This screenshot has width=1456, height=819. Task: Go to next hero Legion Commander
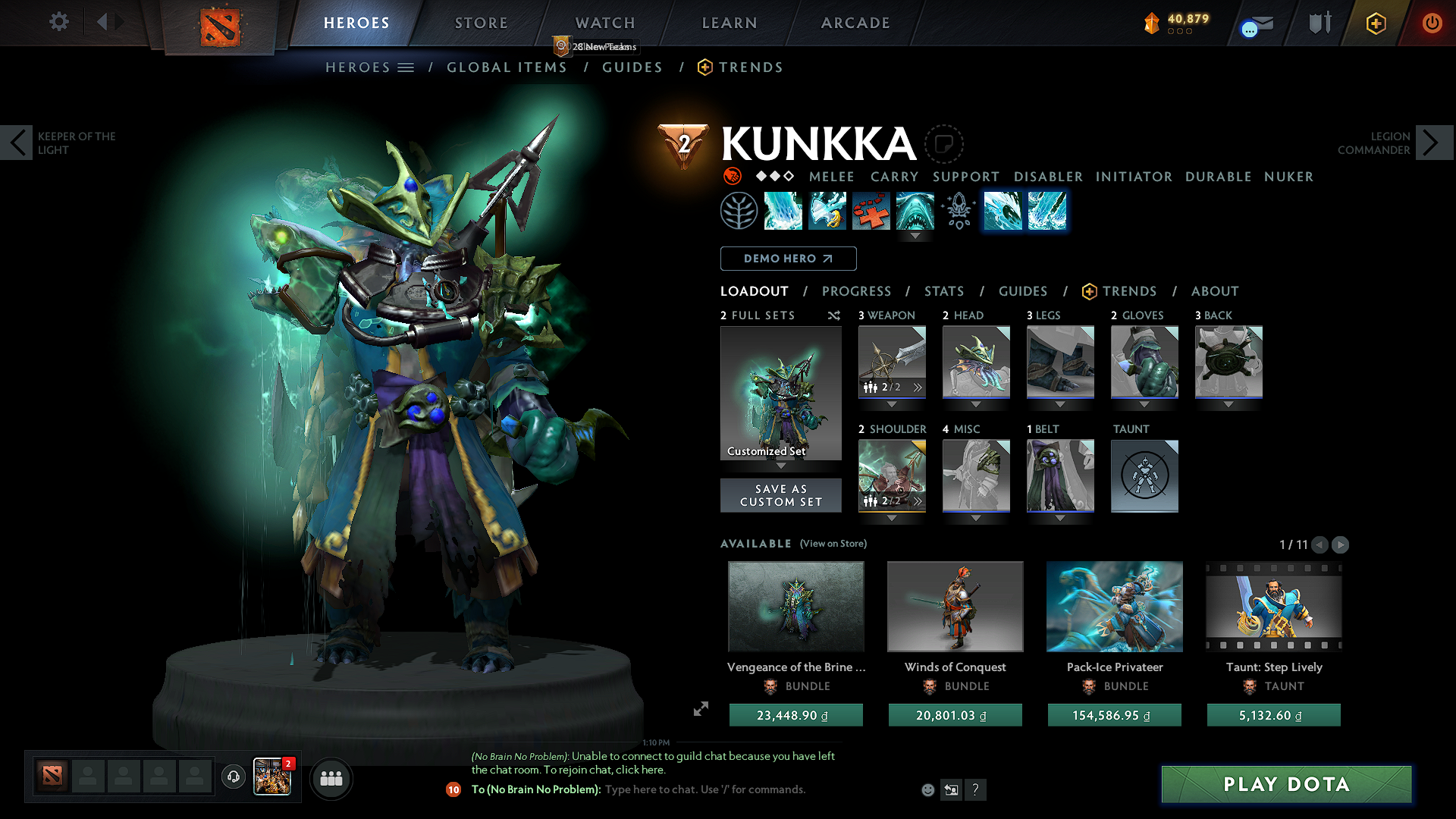(1433, 143)
